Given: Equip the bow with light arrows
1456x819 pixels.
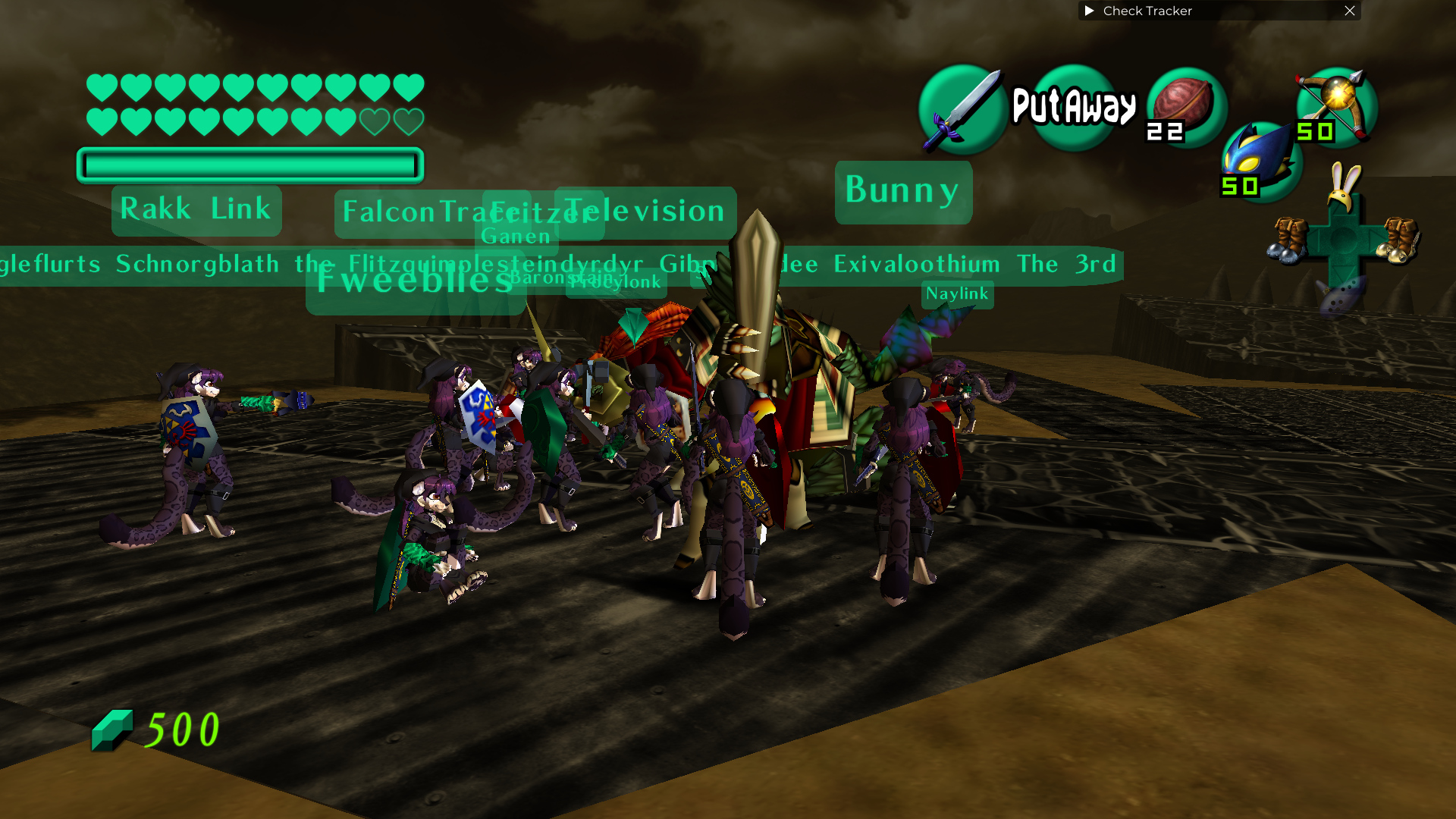Looking at the screenshot, I should pyautogui.click(x=1336, y=107).
